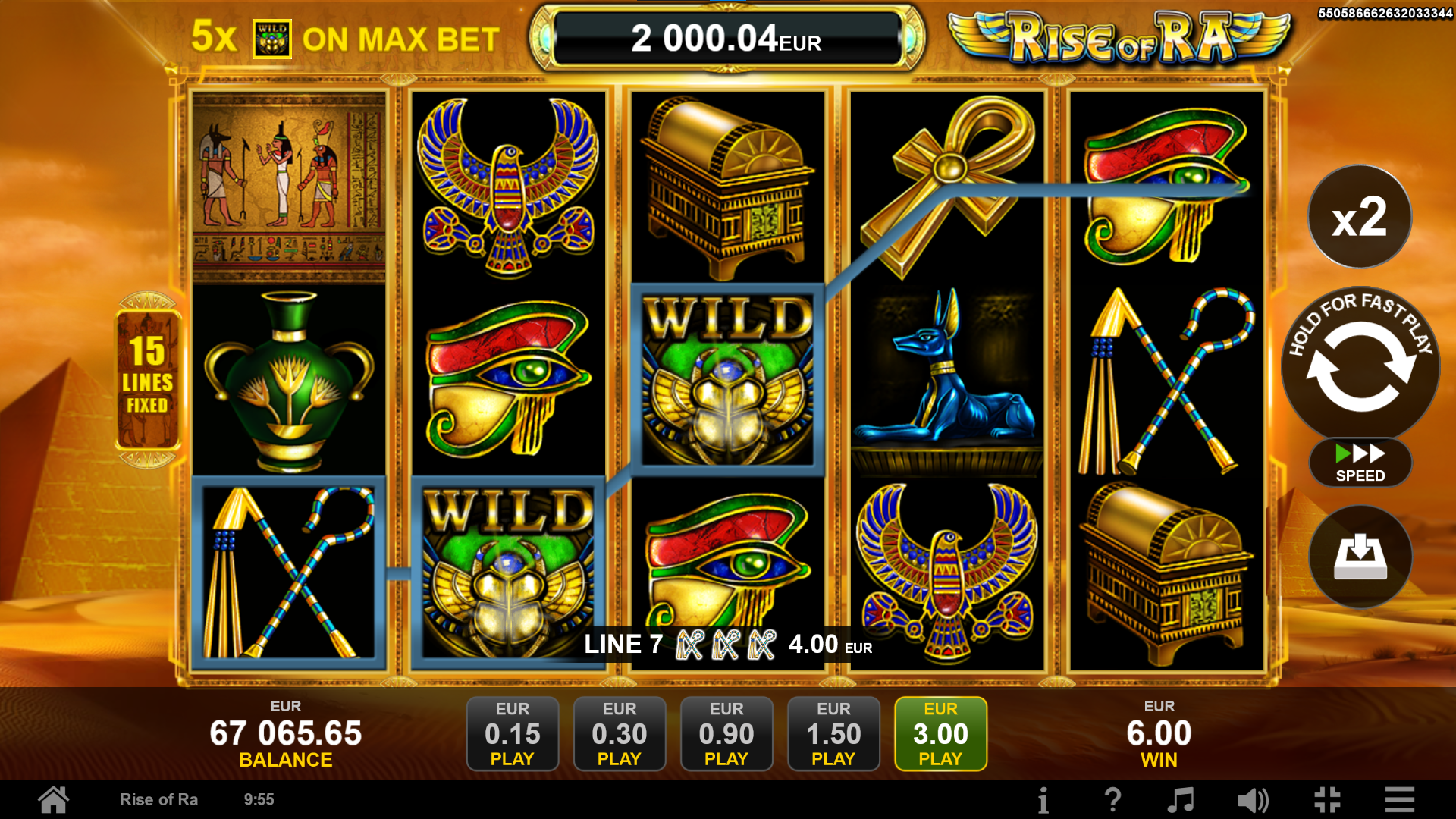Select the EUR 0.15 play bet
Screen dimensions: 1456x819
pyautogui.click(x=513, y=733)
